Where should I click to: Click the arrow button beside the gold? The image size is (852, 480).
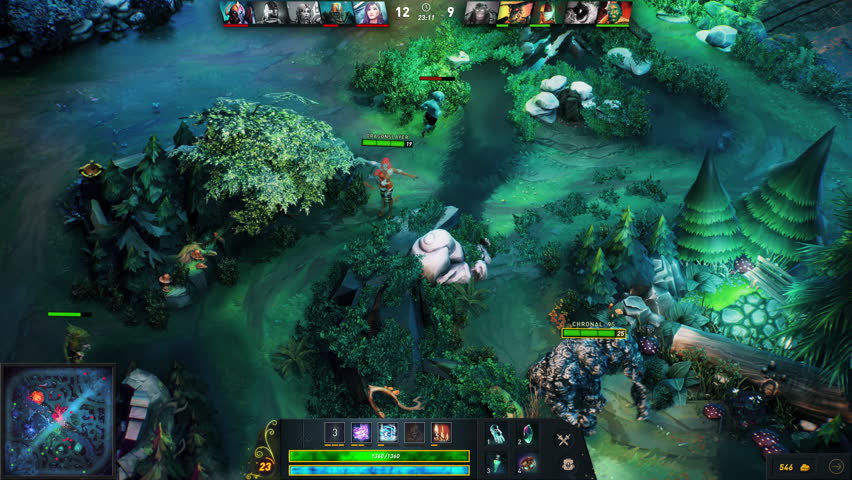tap(836, 466)
